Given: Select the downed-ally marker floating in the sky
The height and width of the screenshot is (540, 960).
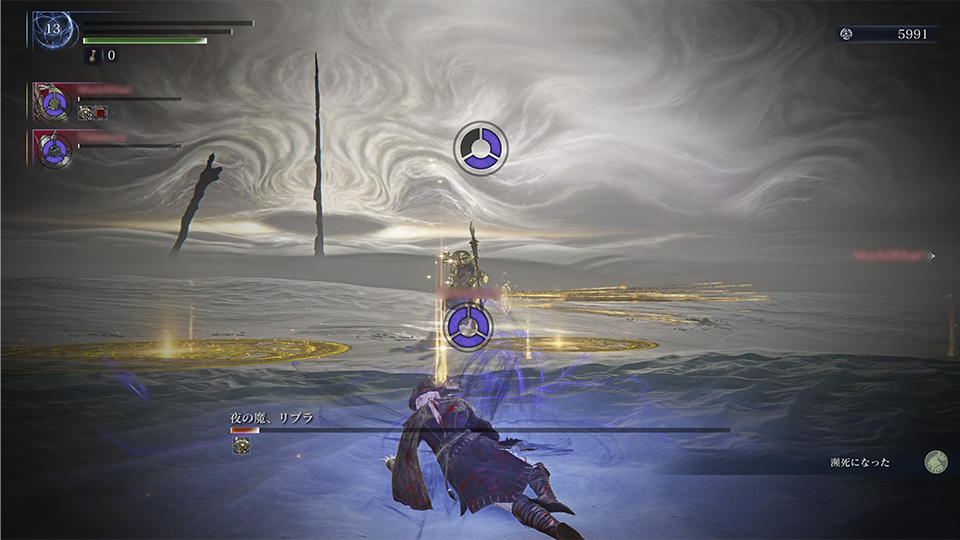Looking at the screenshot, I should click(481, 148).
